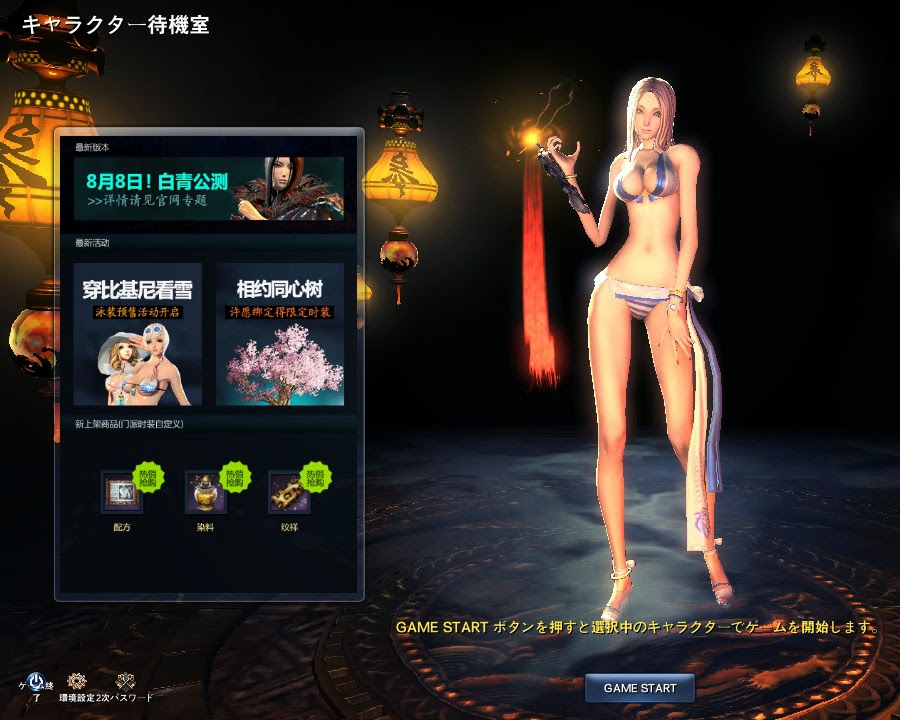Click the GAME START button
This screenshot has width=900, height=720.
(x=640, y=688)
